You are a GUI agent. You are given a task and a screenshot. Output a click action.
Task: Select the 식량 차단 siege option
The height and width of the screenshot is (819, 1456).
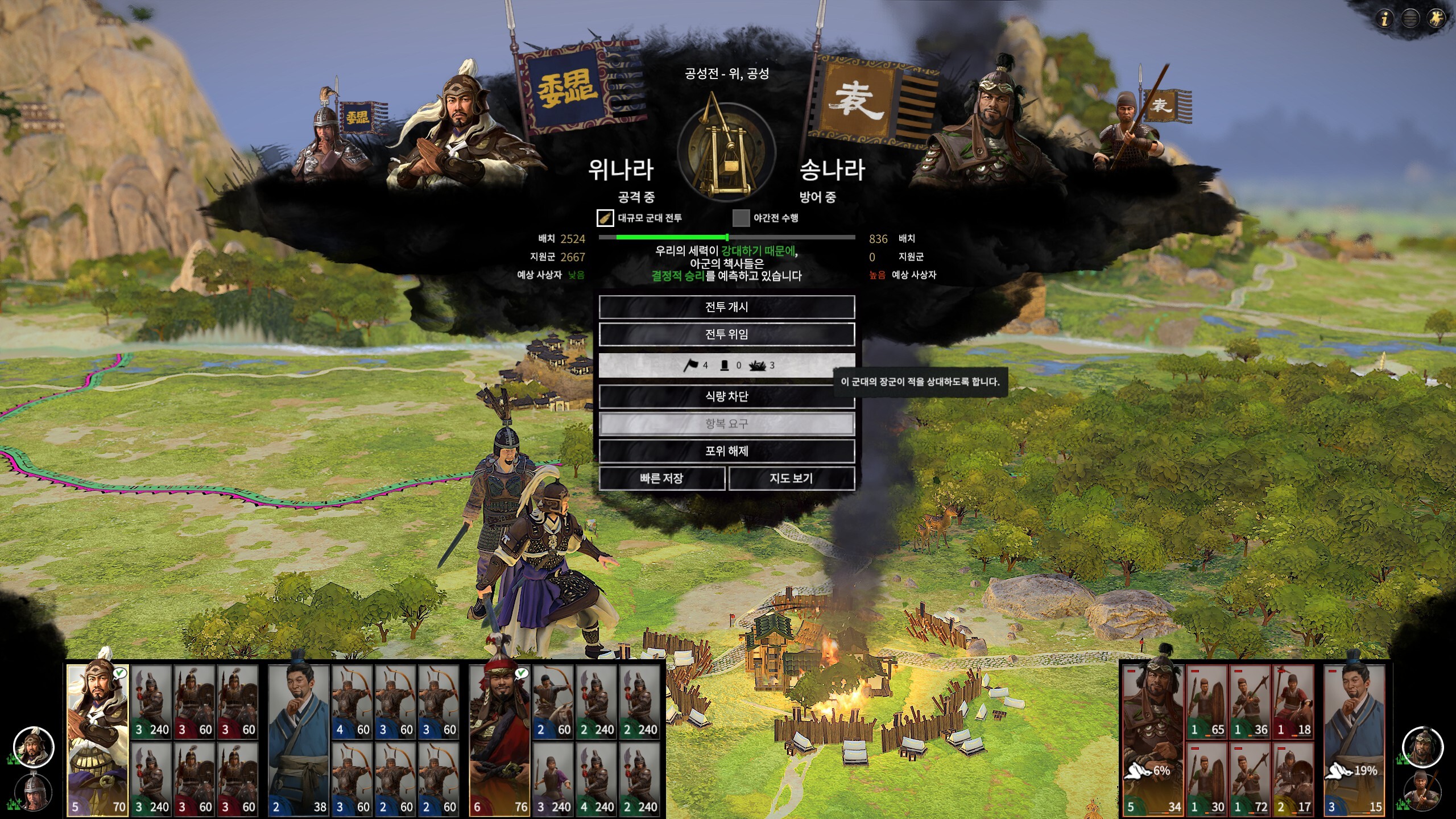(726, 396)
